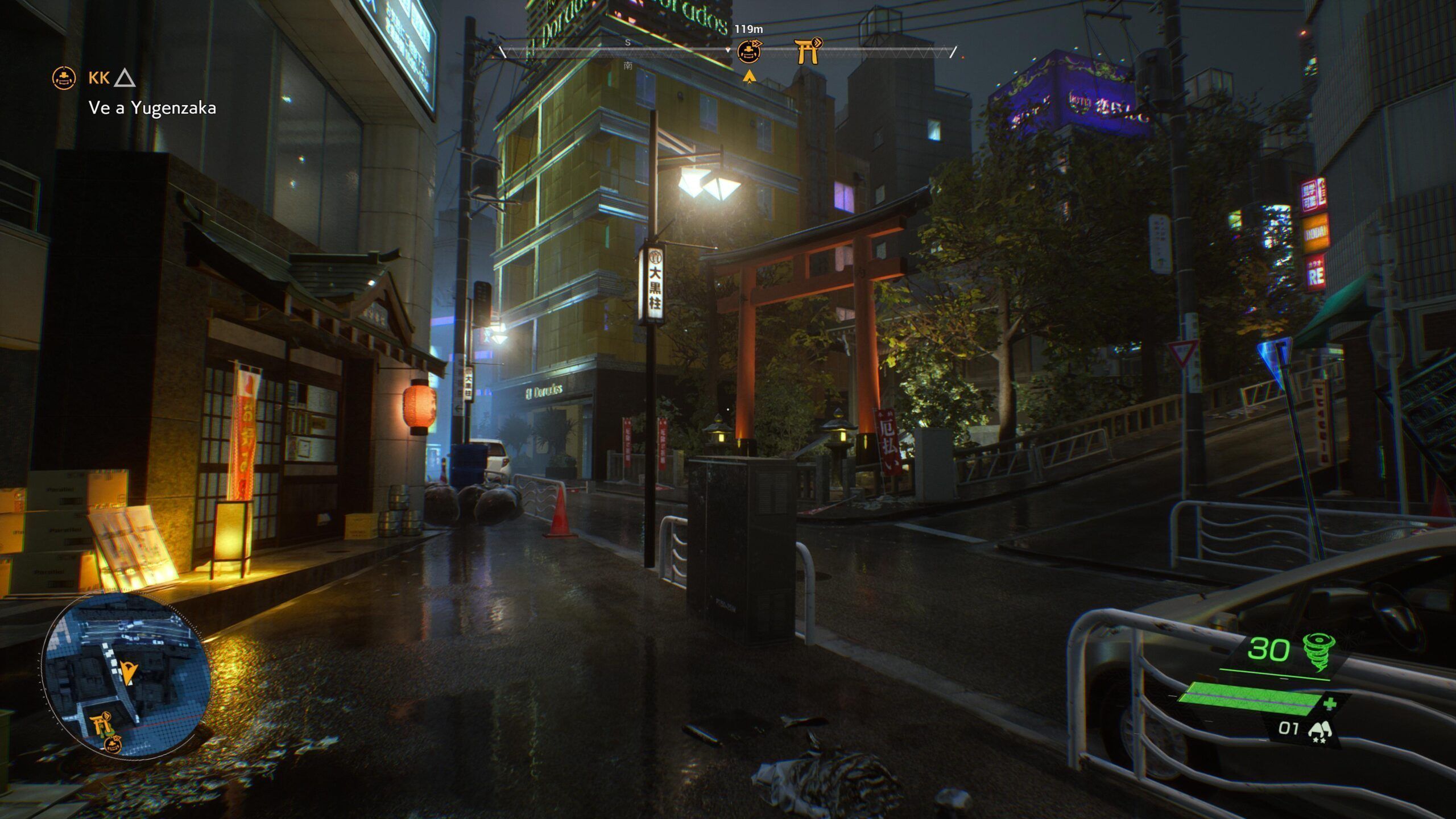Activate the green wind weaving tornado icon

1318,652
